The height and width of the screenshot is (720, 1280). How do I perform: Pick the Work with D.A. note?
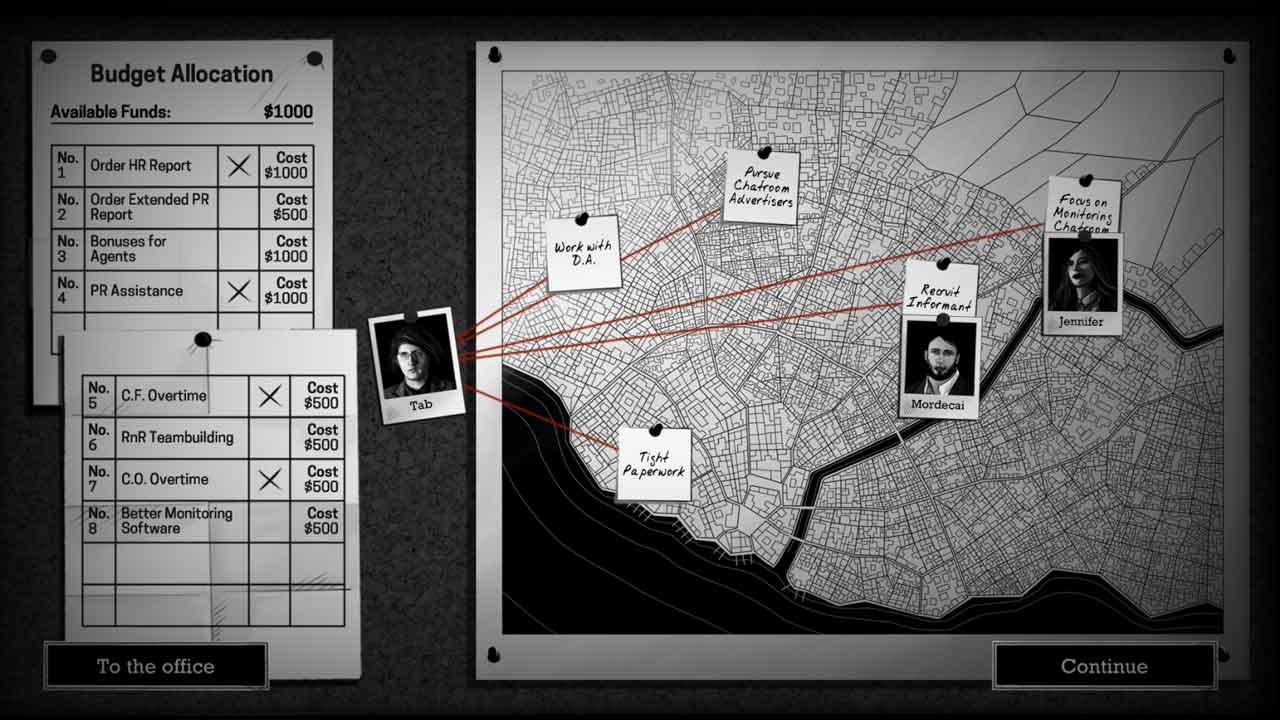583,254
